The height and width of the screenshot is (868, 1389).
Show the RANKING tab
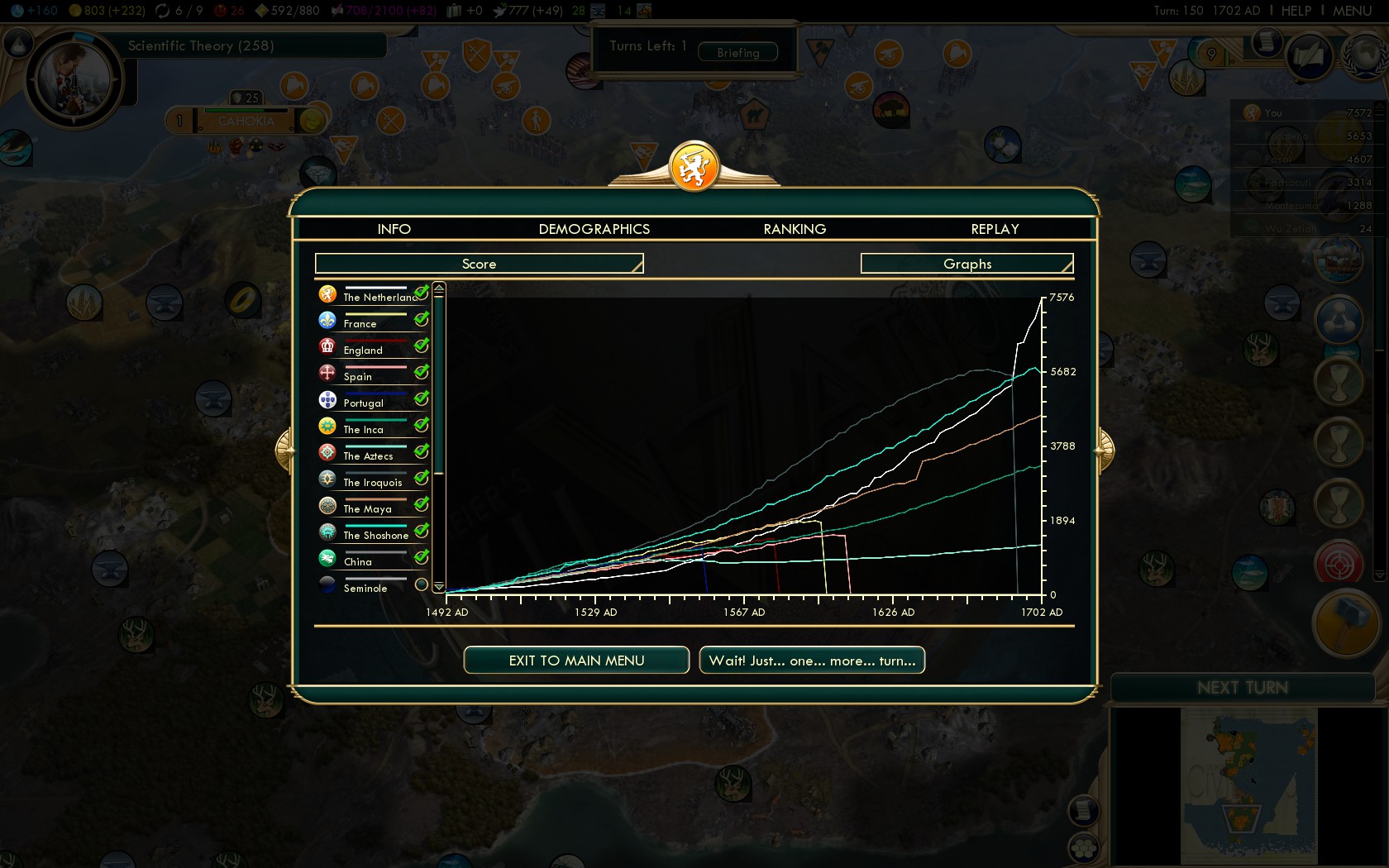[795, 229]
